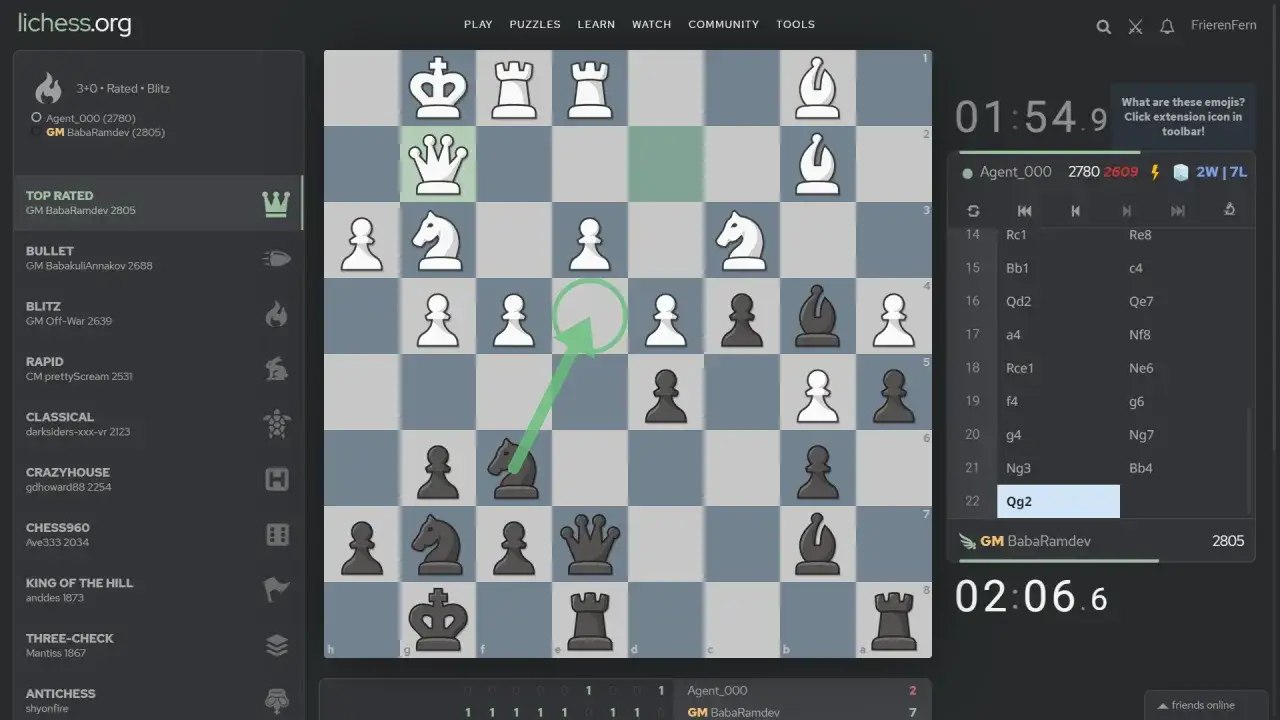
Task: Open the notifications bell
Action: 1167,26
